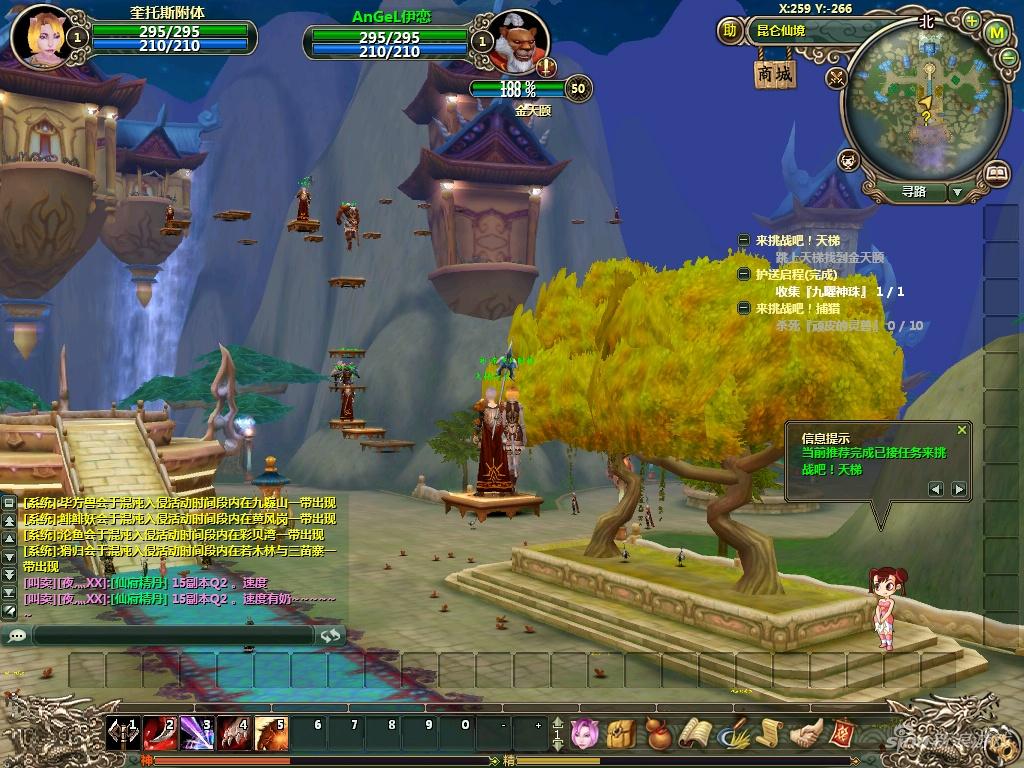Screen dimensions: 1024x768
Task: Click the 寻路 pathfinding button
Action: [913, 191]
